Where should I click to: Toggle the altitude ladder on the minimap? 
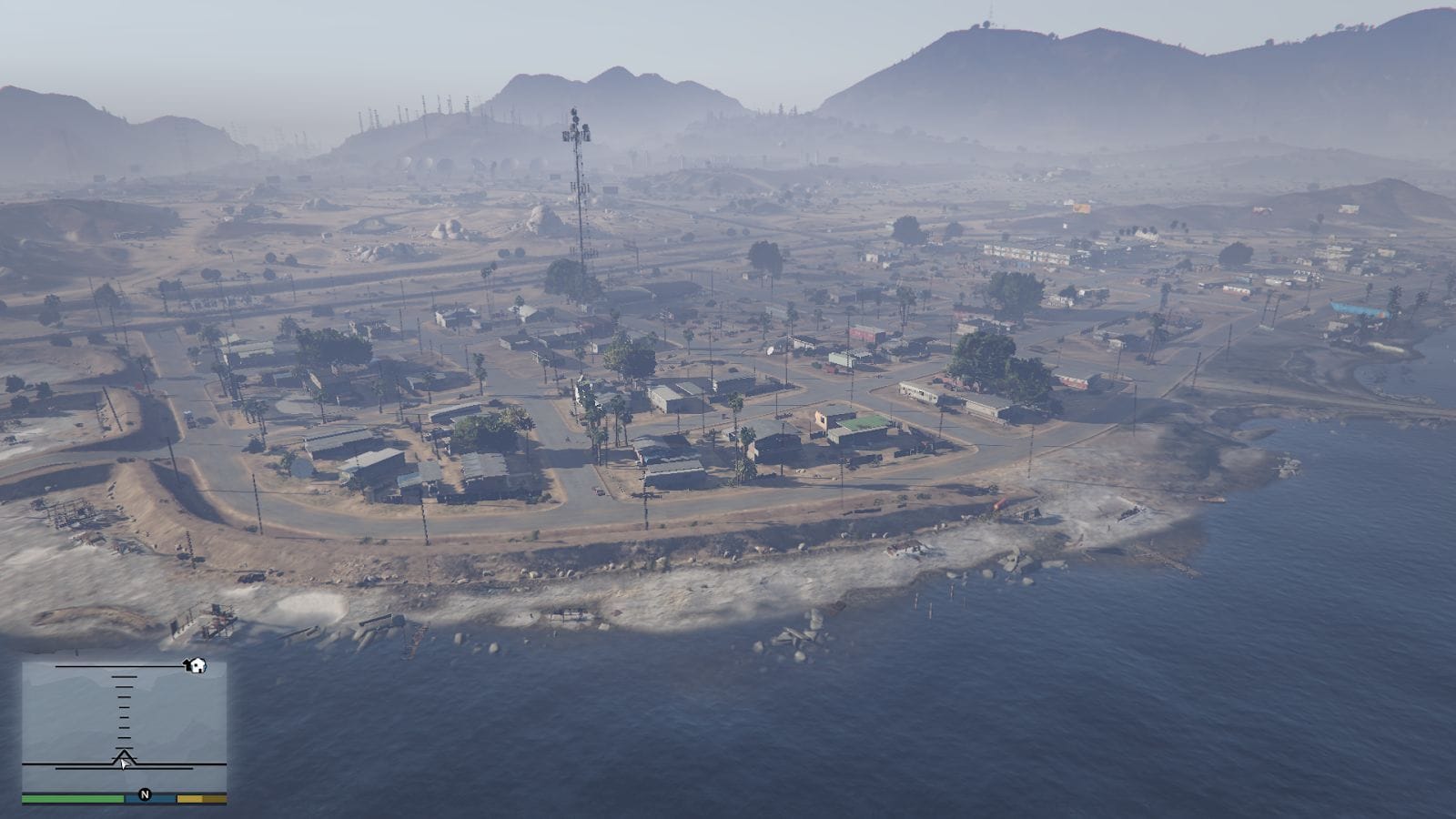coord(125,714)
